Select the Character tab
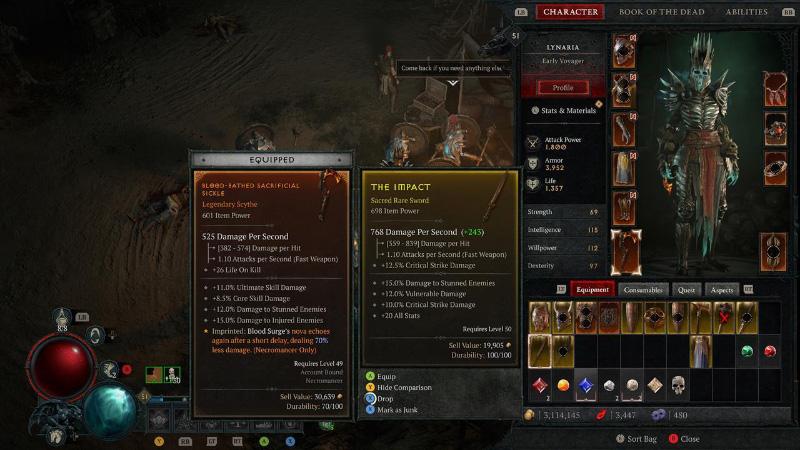This screenshot has height=450, width=800. (x=570, y=12)
